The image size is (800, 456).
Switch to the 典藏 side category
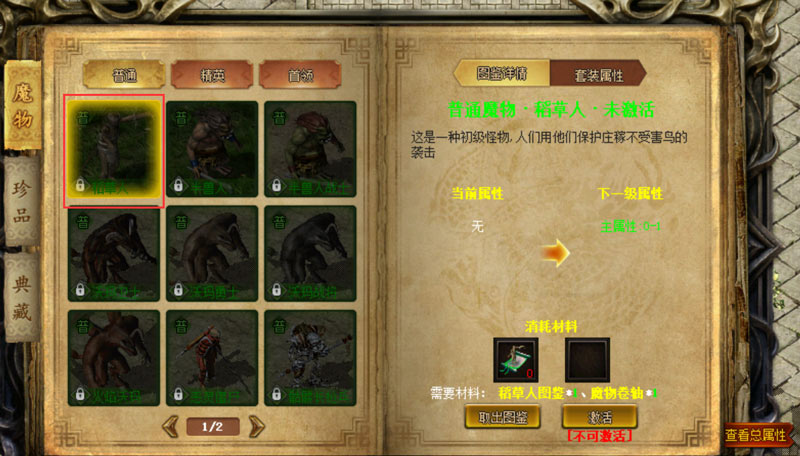point(23,298)
